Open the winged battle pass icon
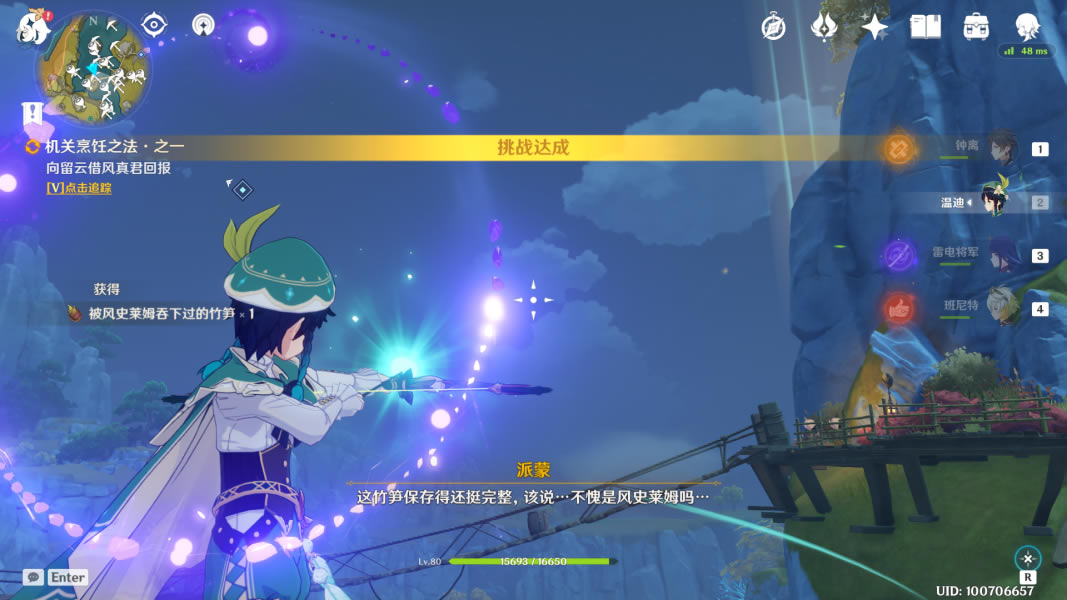Image resolution: width=1067 pixels, height=600 pixels. 824,27
